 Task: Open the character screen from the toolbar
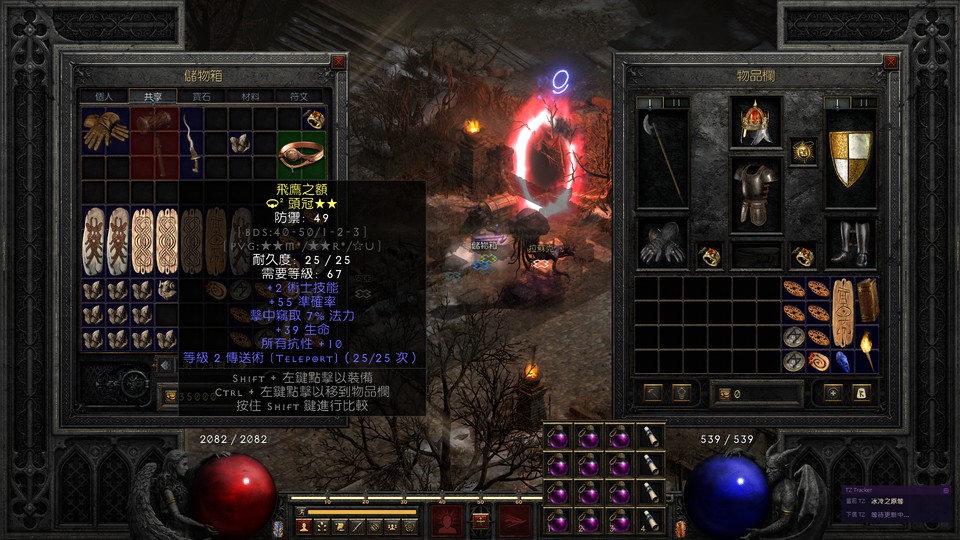tap(304, 525)
